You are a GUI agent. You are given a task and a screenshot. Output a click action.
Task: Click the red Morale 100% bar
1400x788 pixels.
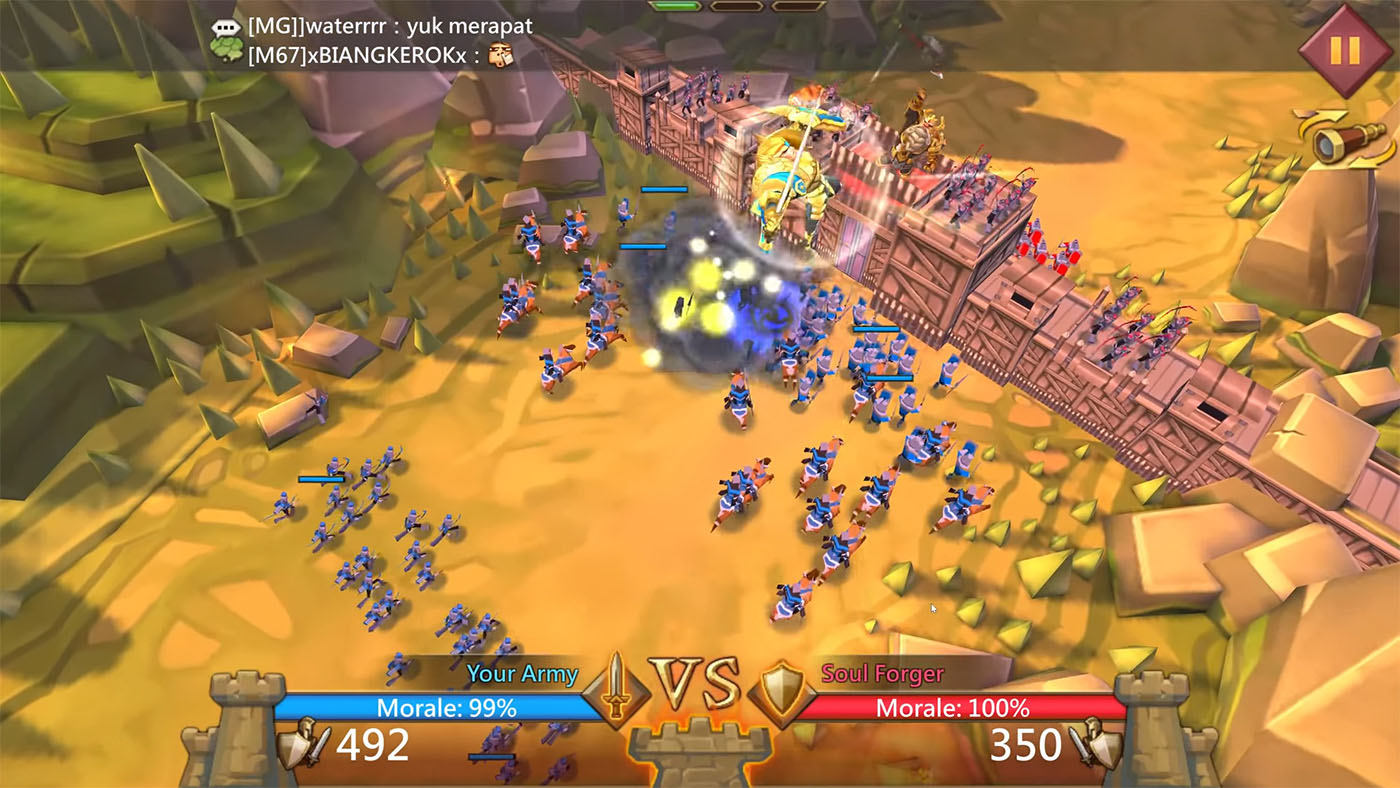[x=952, y=705]
